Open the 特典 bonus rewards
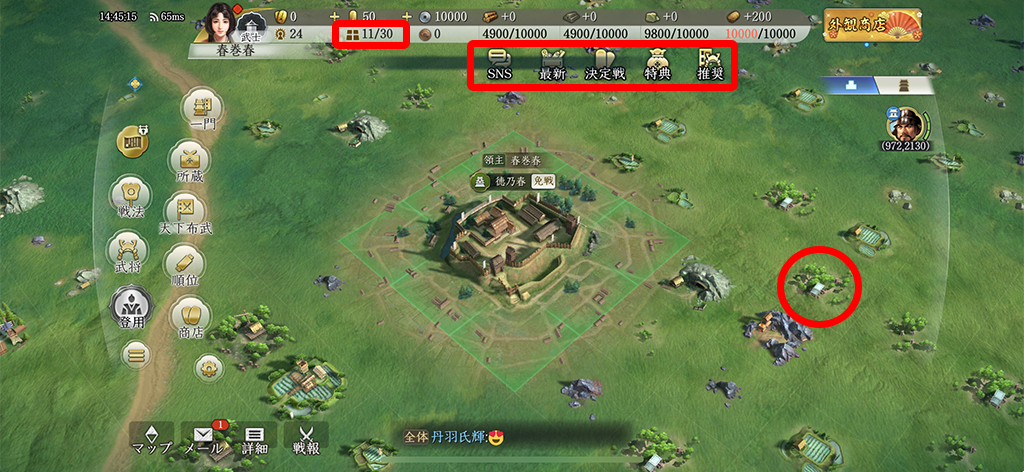The height and width of the screenshot is (472, 1024). [657, 64]
